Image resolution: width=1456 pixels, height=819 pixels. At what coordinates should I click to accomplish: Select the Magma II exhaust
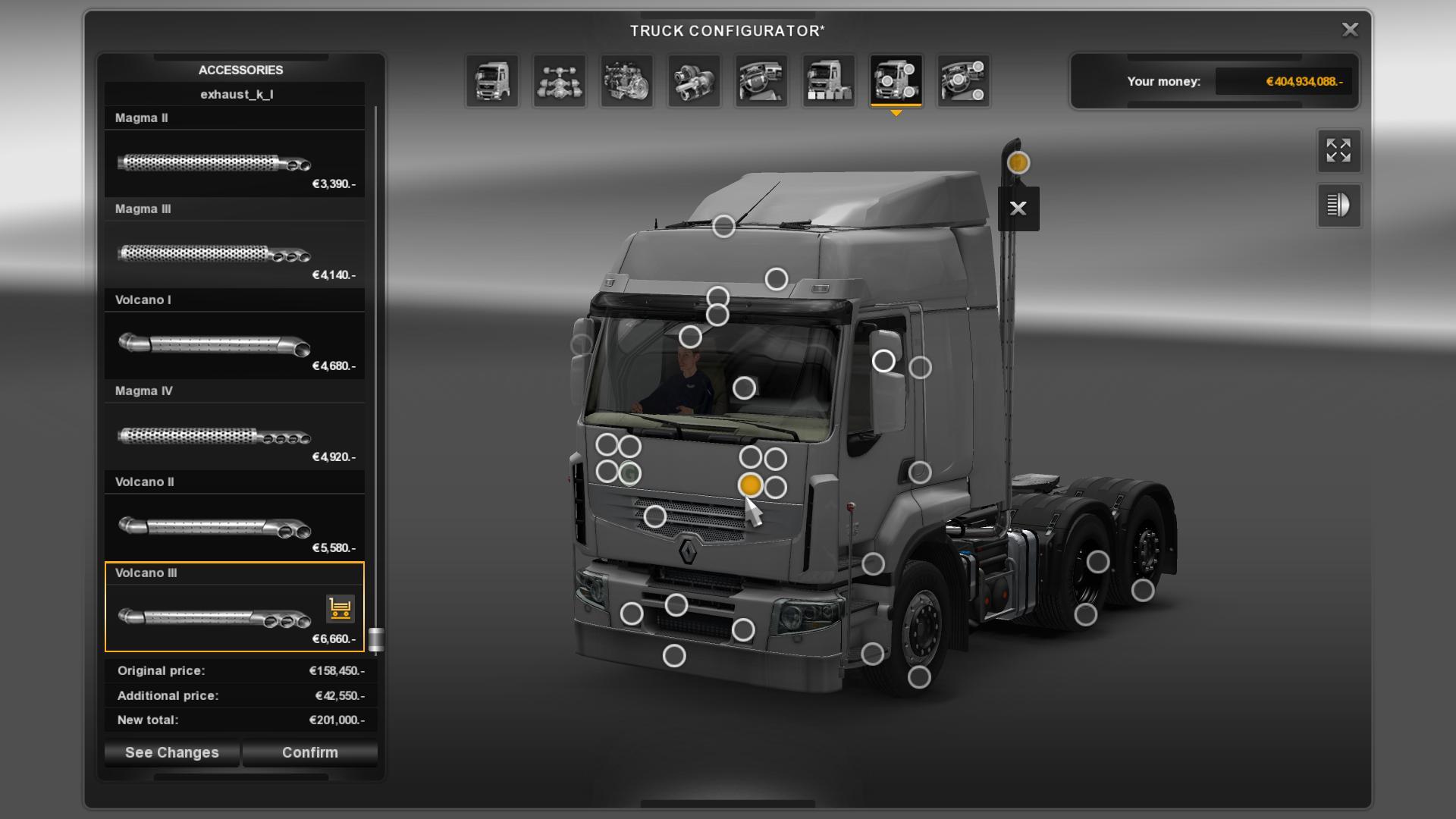234,162
